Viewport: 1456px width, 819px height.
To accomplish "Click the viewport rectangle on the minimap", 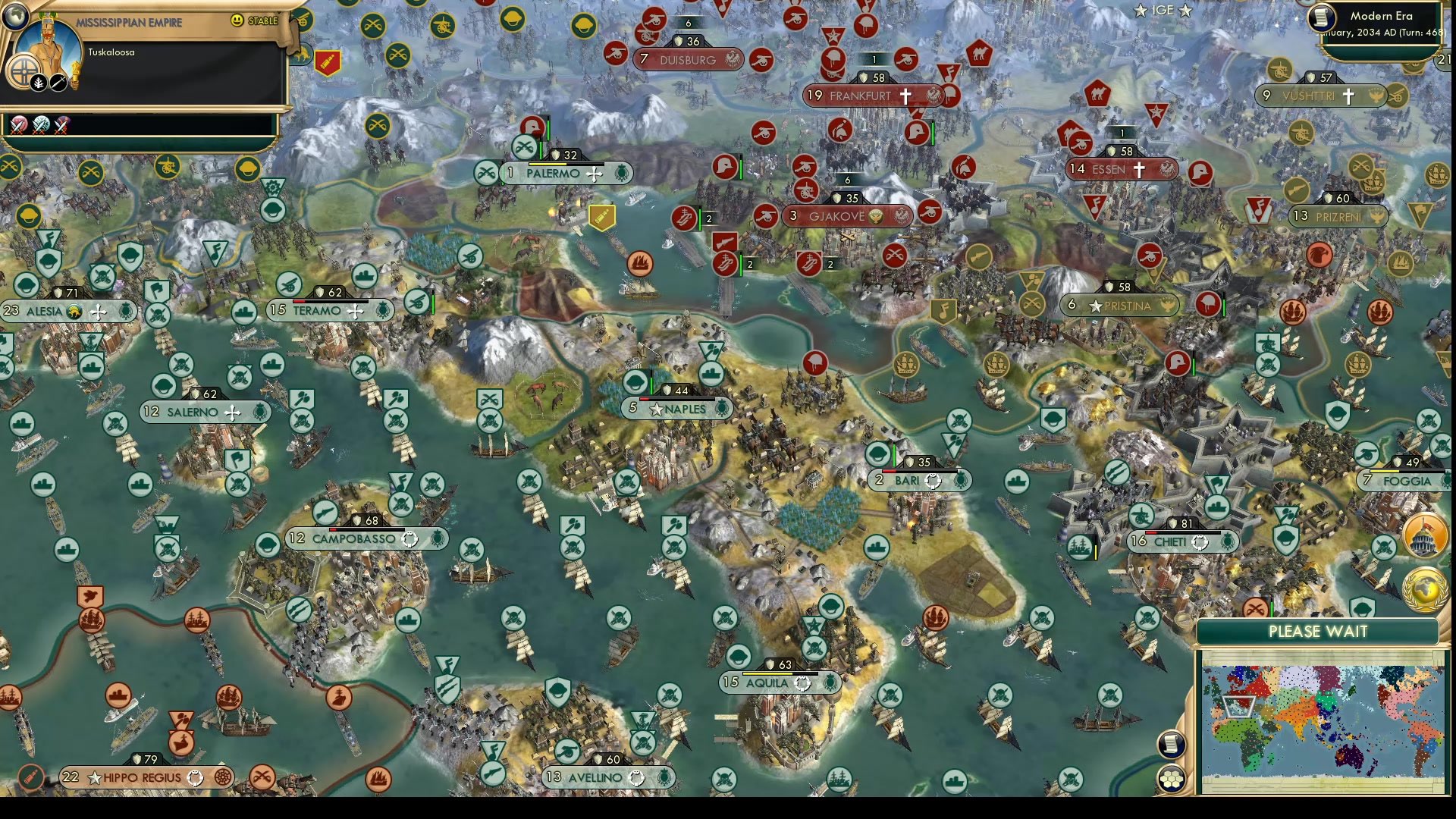I will pyautogui.click(x=1239, y=707).
